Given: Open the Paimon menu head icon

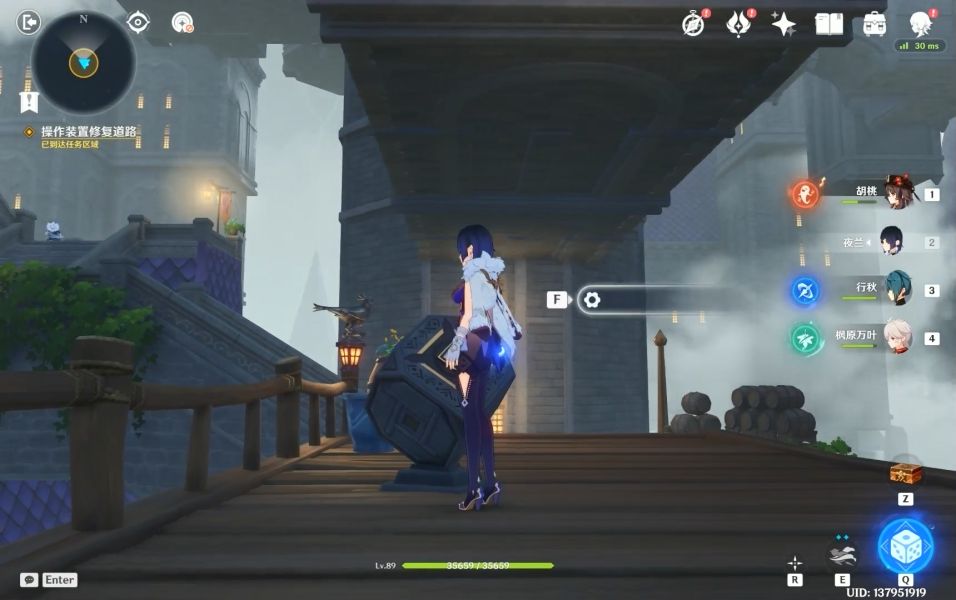Looking at the screenshot, I should coord(921,24).
